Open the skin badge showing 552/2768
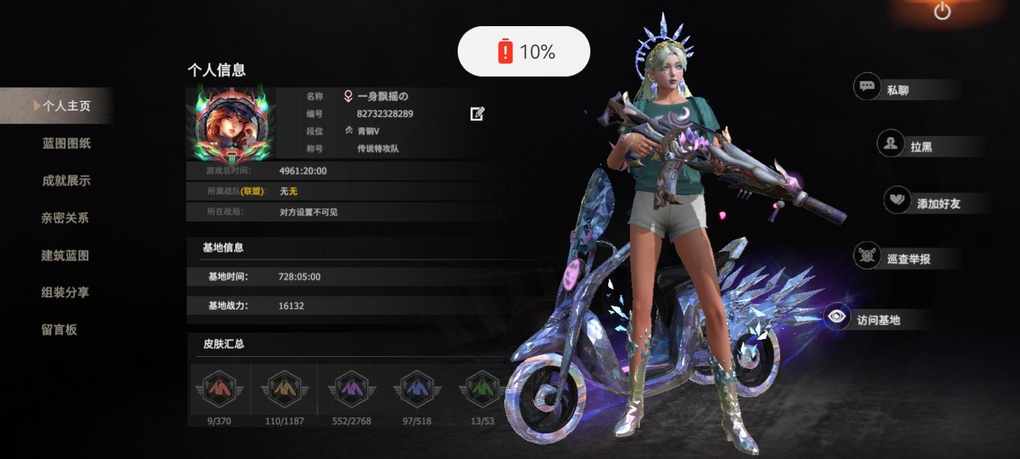The image size is (1020, 459). (349, 388)
